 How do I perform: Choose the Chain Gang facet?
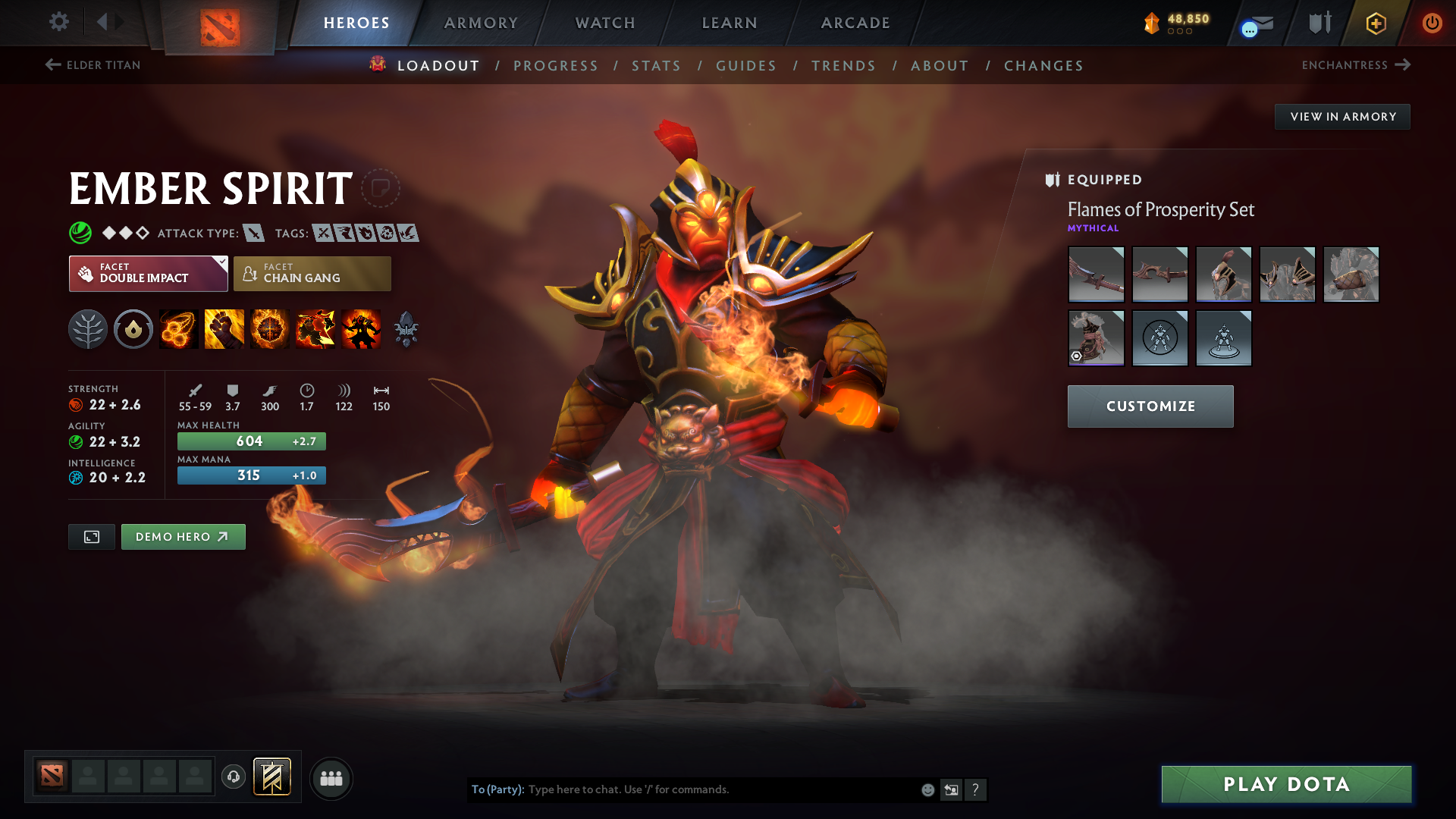(312, 274)
